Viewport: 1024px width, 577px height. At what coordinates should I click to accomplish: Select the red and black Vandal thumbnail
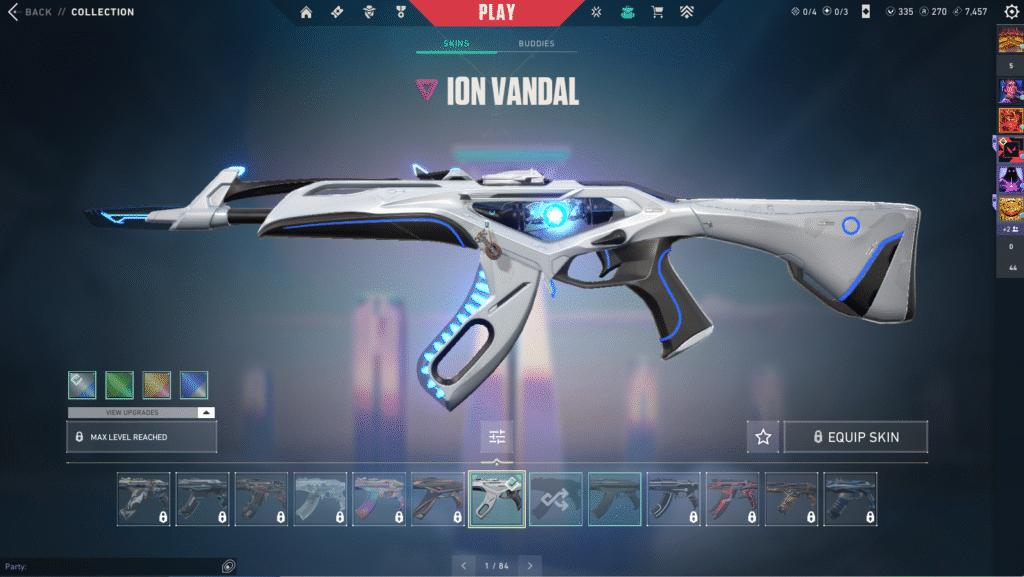click(x=732, y=499)
